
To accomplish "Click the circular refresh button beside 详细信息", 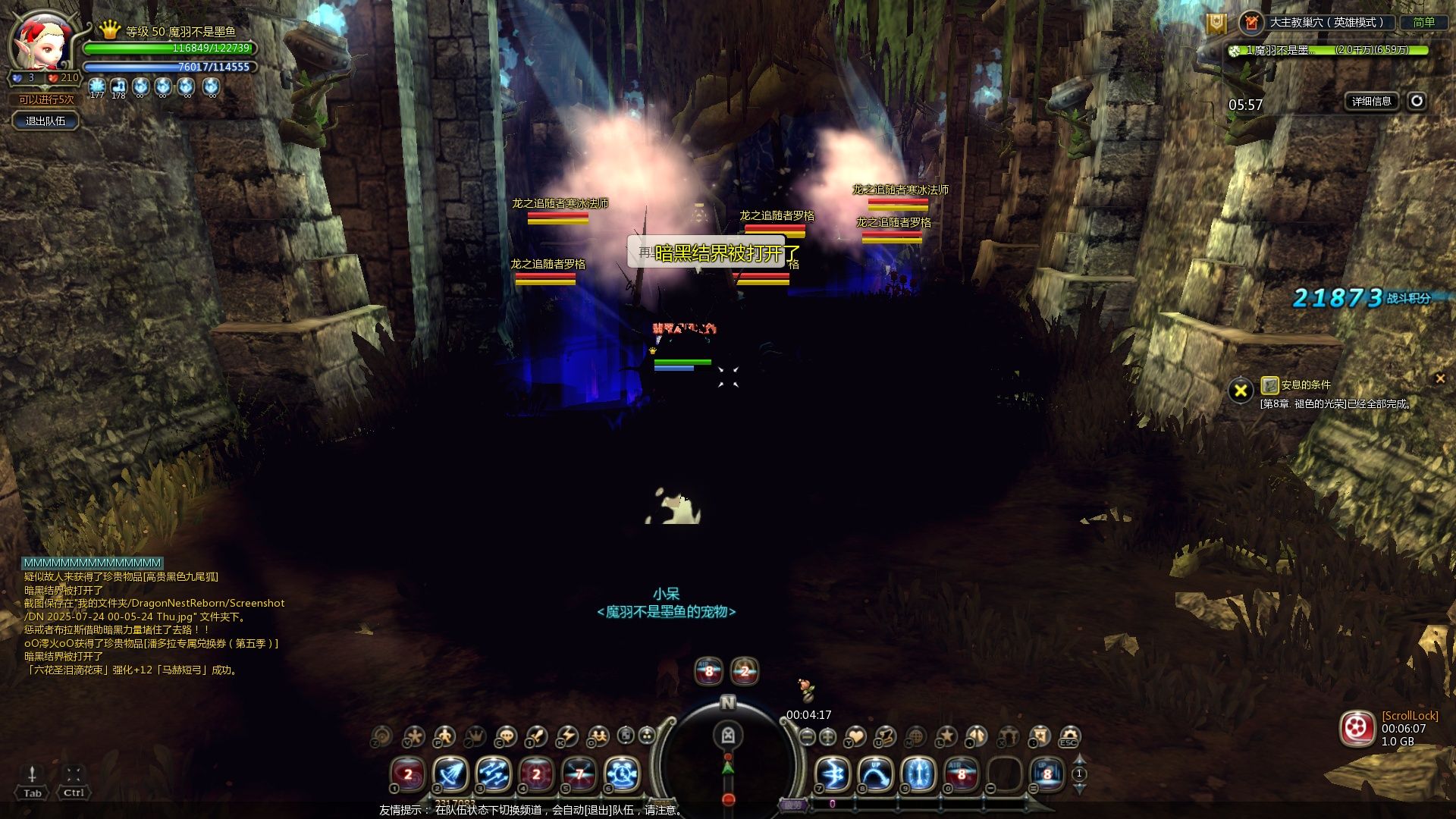I will [x=1417, y=101].
